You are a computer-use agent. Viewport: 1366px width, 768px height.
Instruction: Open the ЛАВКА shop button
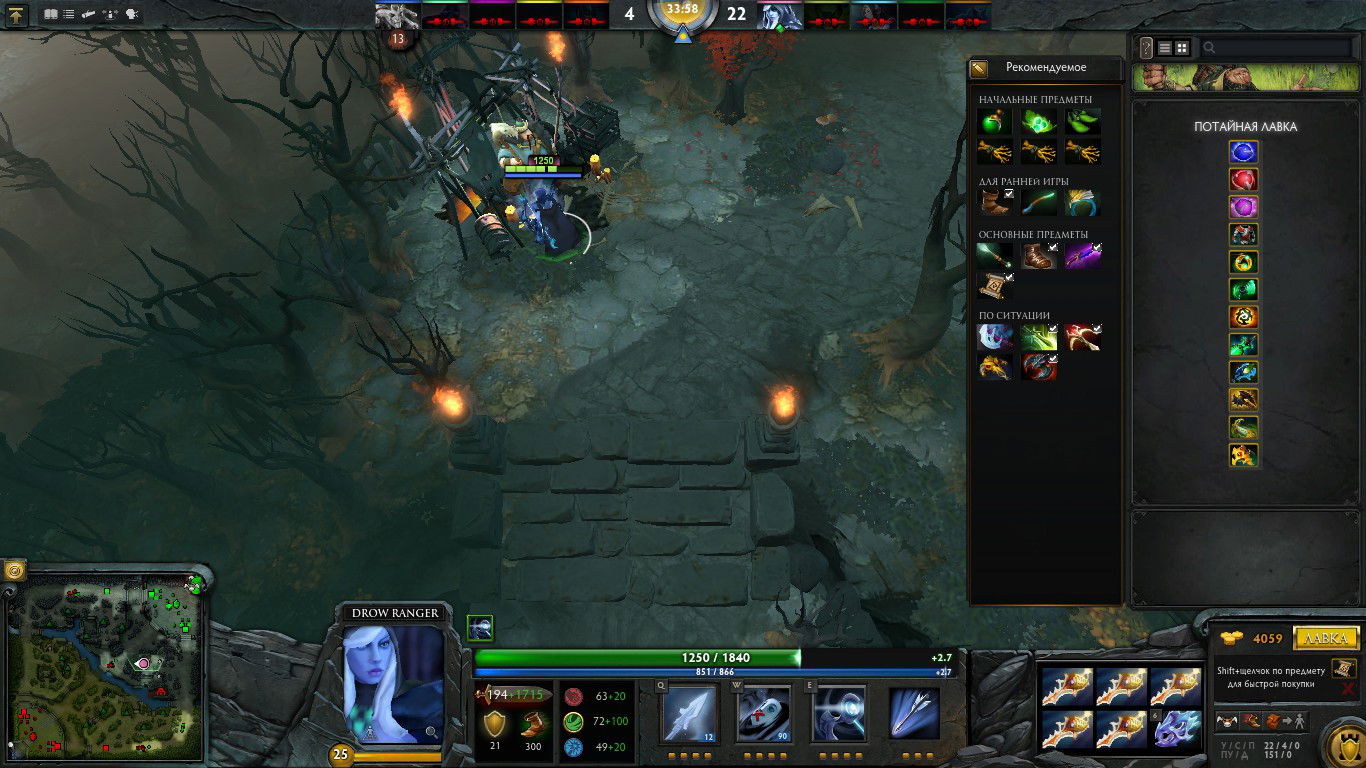pos(1326,638)
